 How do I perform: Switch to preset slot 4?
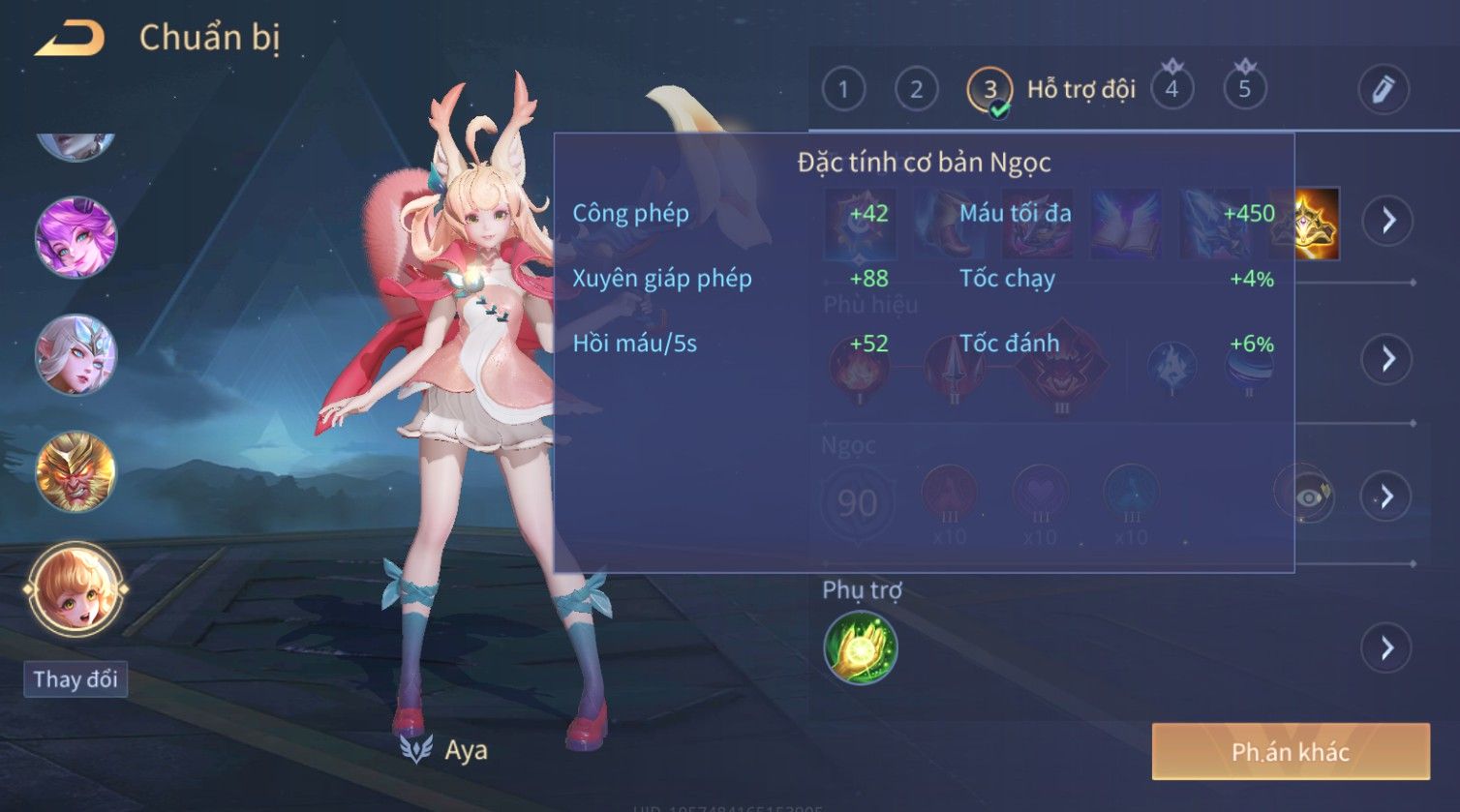[1171, 90]
